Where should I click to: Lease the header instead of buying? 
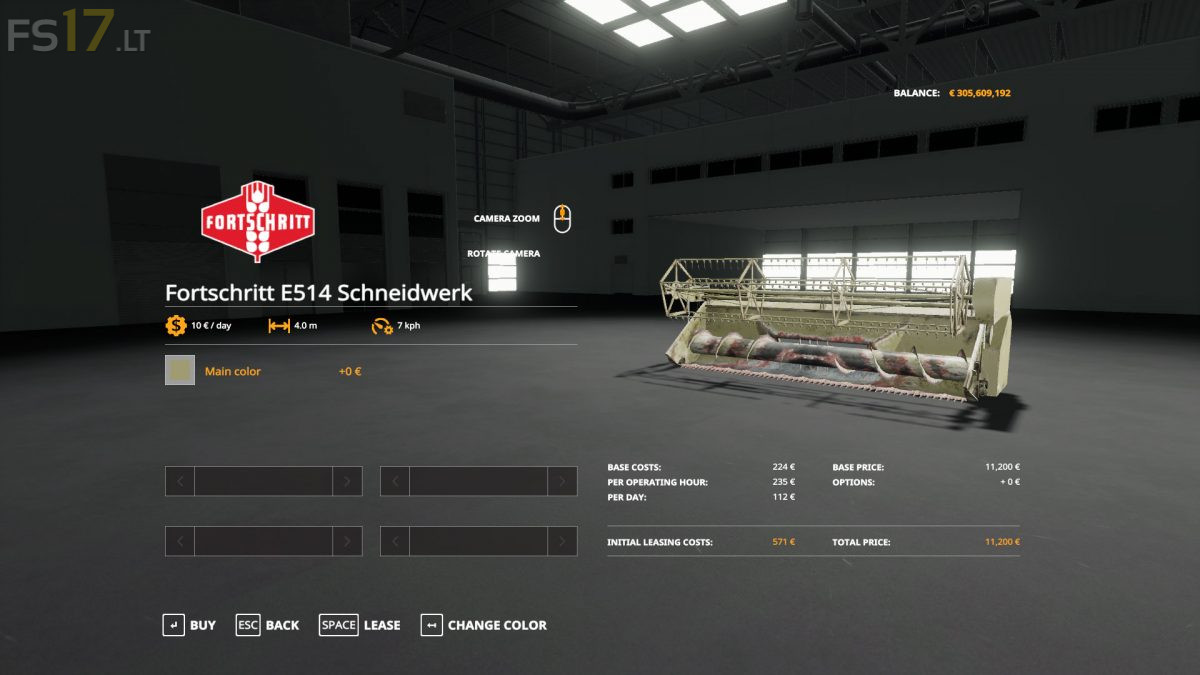tap(360, 625)
